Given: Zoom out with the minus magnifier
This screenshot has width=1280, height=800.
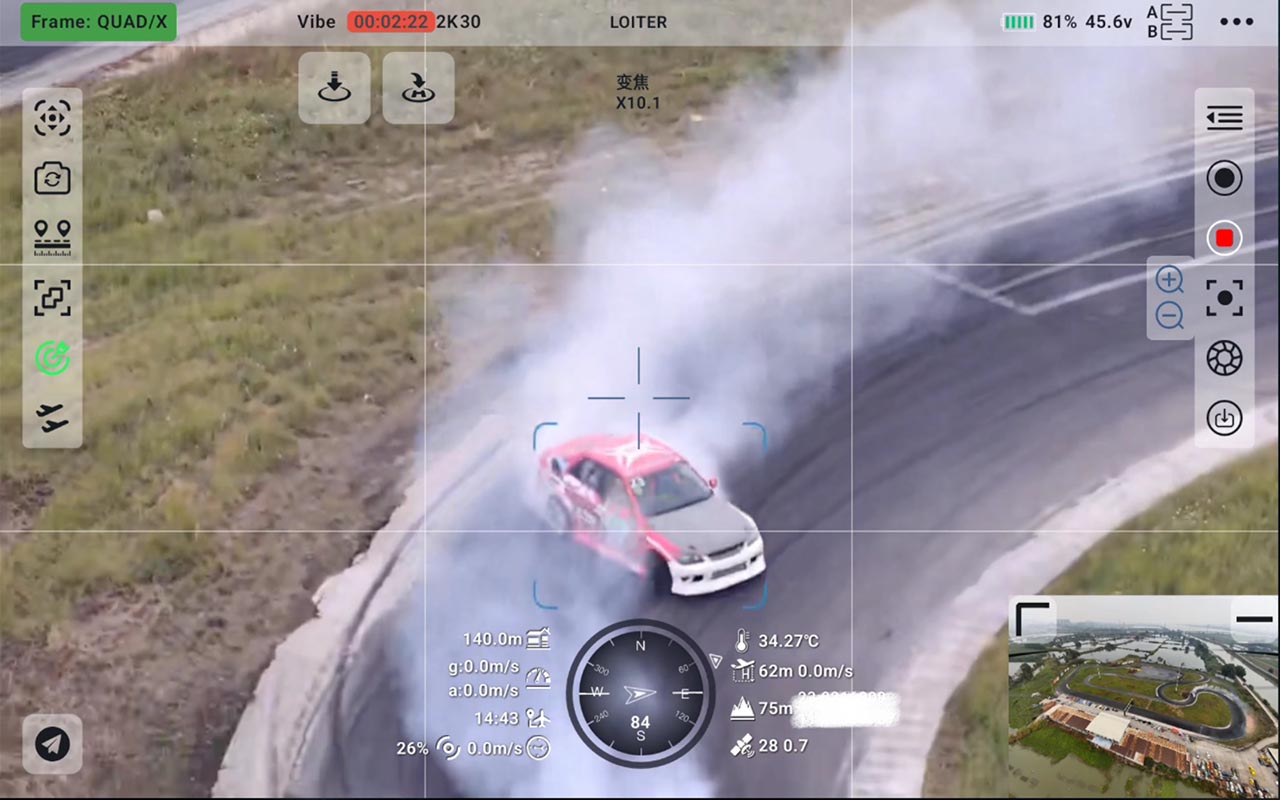Looking at the screenshot, I should [1169, 317].
